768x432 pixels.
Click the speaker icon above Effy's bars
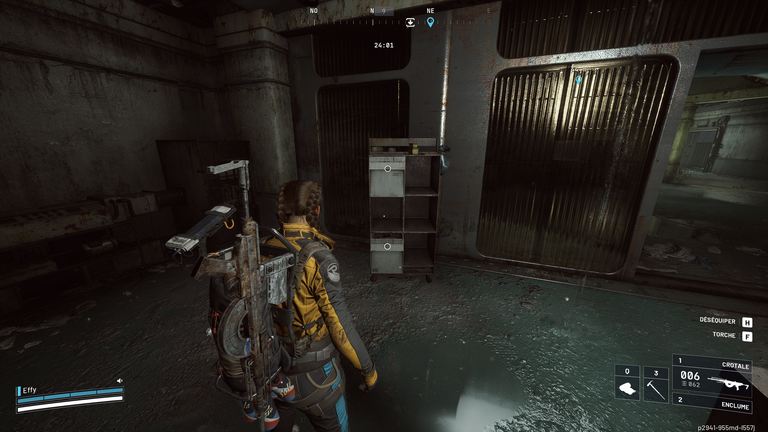(120, 381)
